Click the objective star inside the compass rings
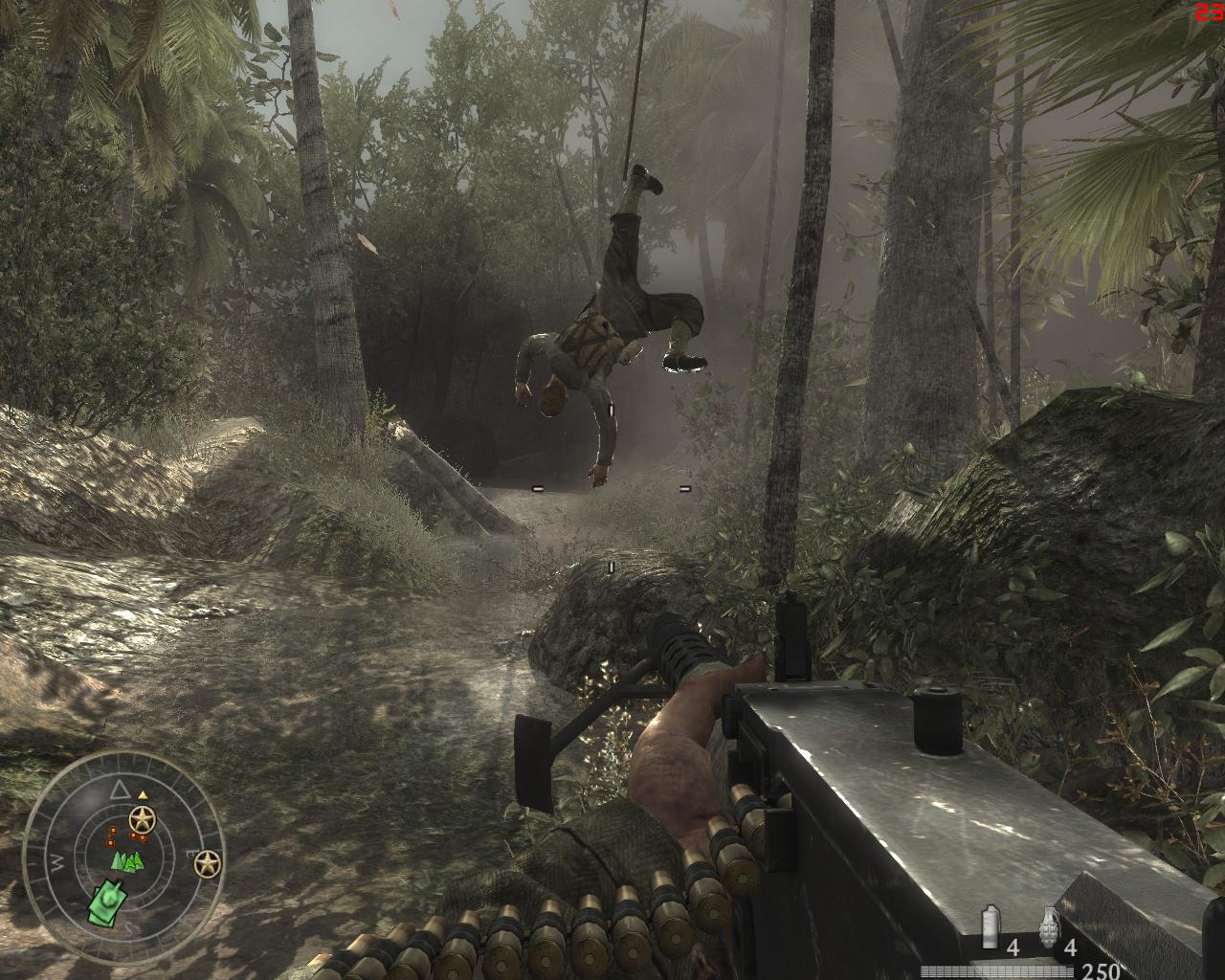 (143, 818)
